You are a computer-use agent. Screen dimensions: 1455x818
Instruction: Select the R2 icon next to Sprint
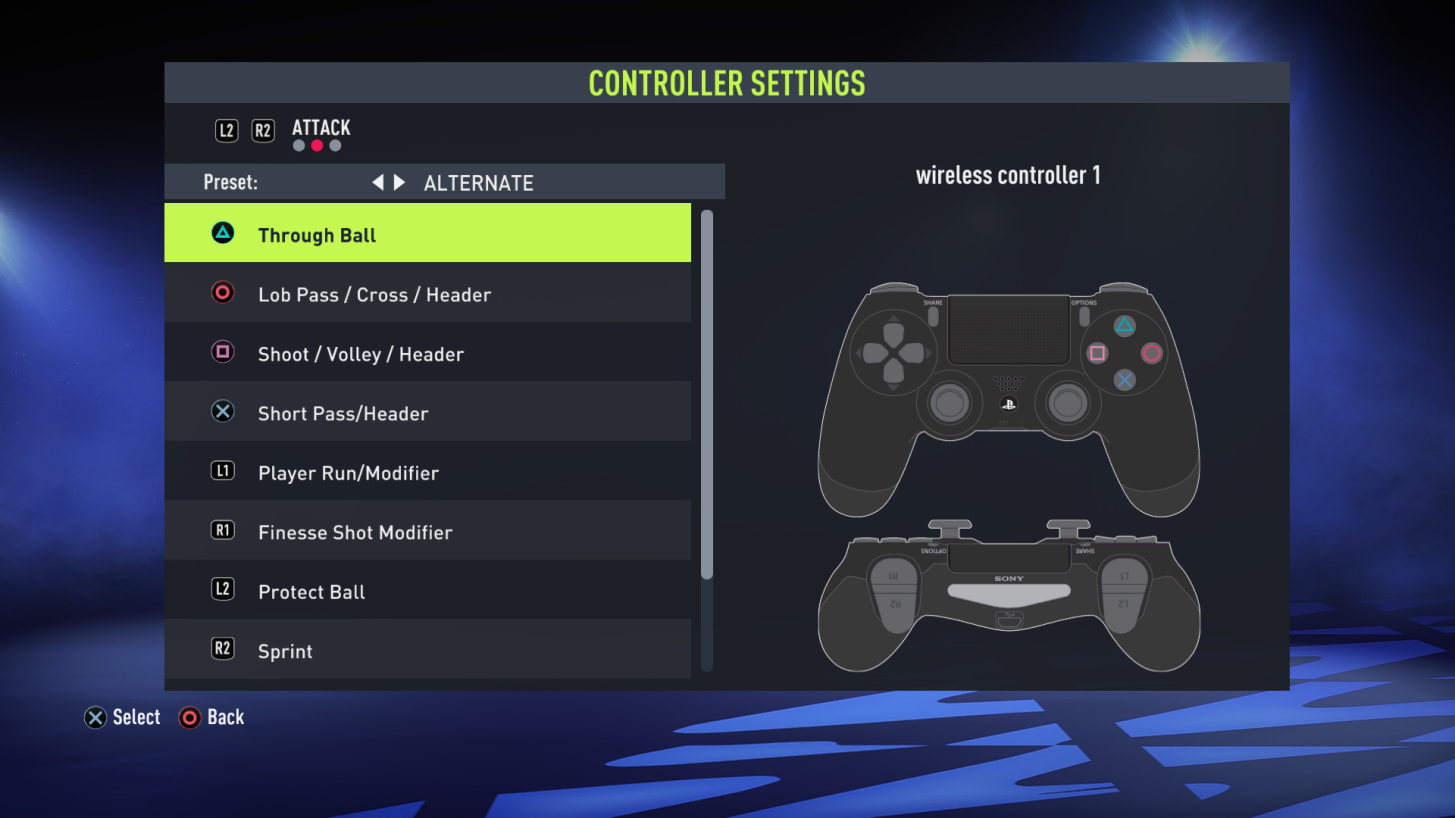tap(222, 650)
